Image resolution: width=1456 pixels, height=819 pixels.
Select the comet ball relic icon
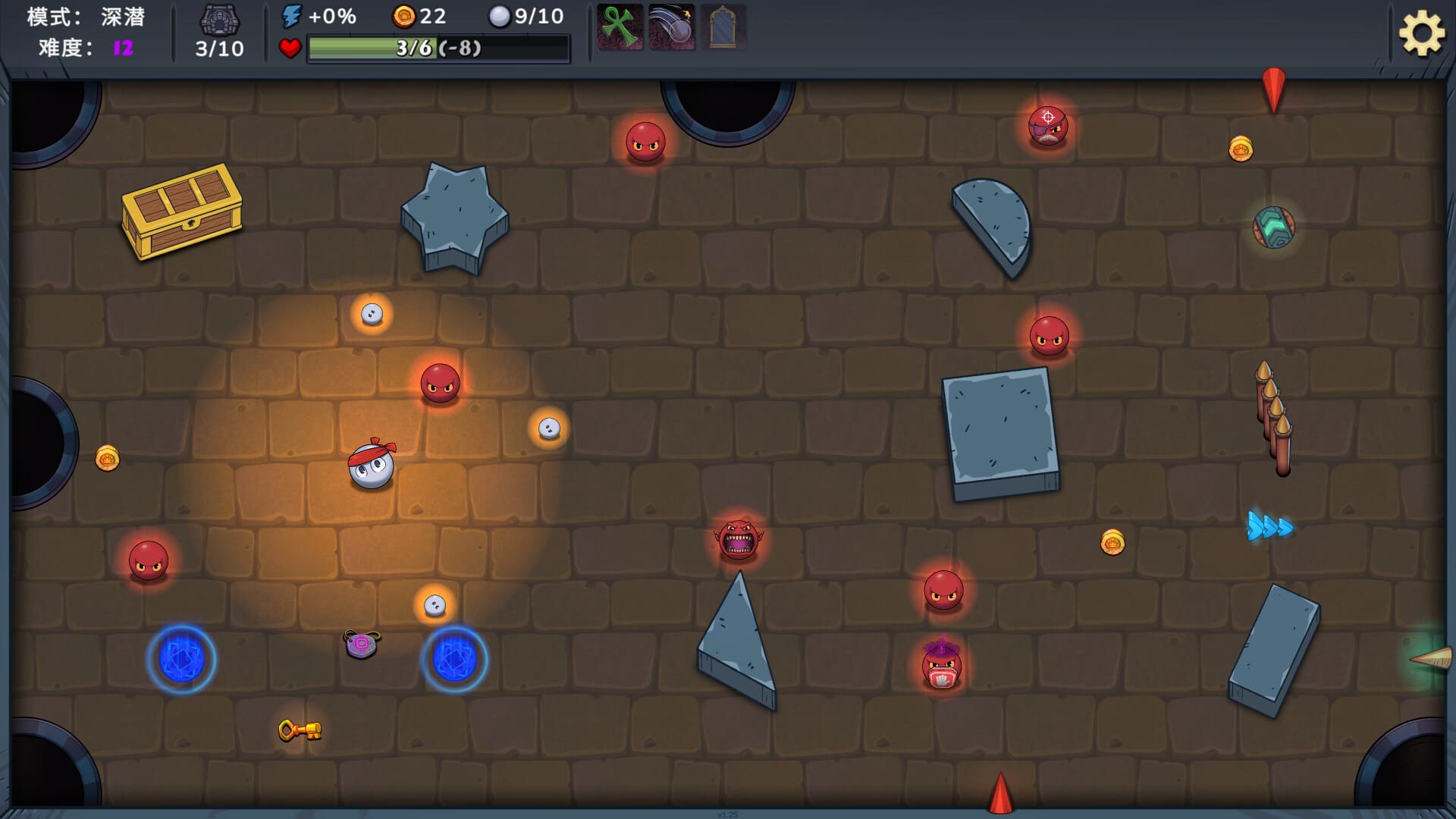(671, 27)
